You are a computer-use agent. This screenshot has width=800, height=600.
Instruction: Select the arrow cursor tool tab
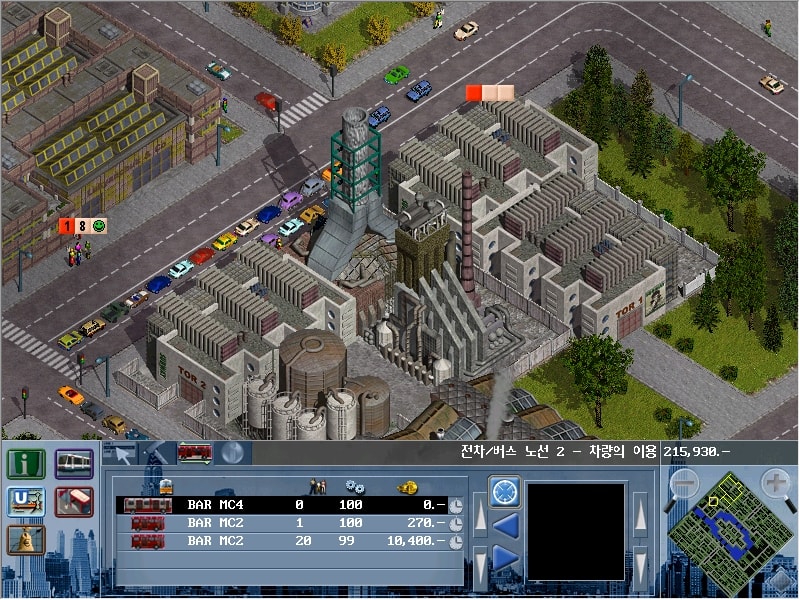[x=122, y=453]
